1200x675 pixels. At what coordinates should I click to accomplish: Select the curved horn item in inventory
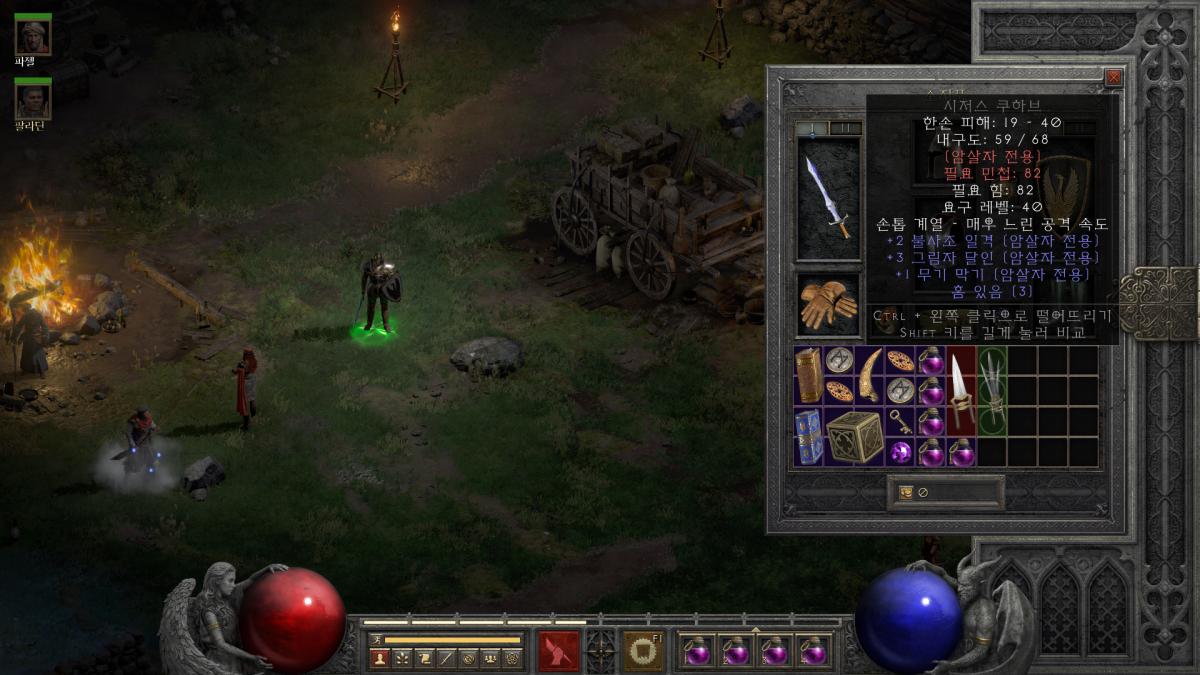click(870, 375)
